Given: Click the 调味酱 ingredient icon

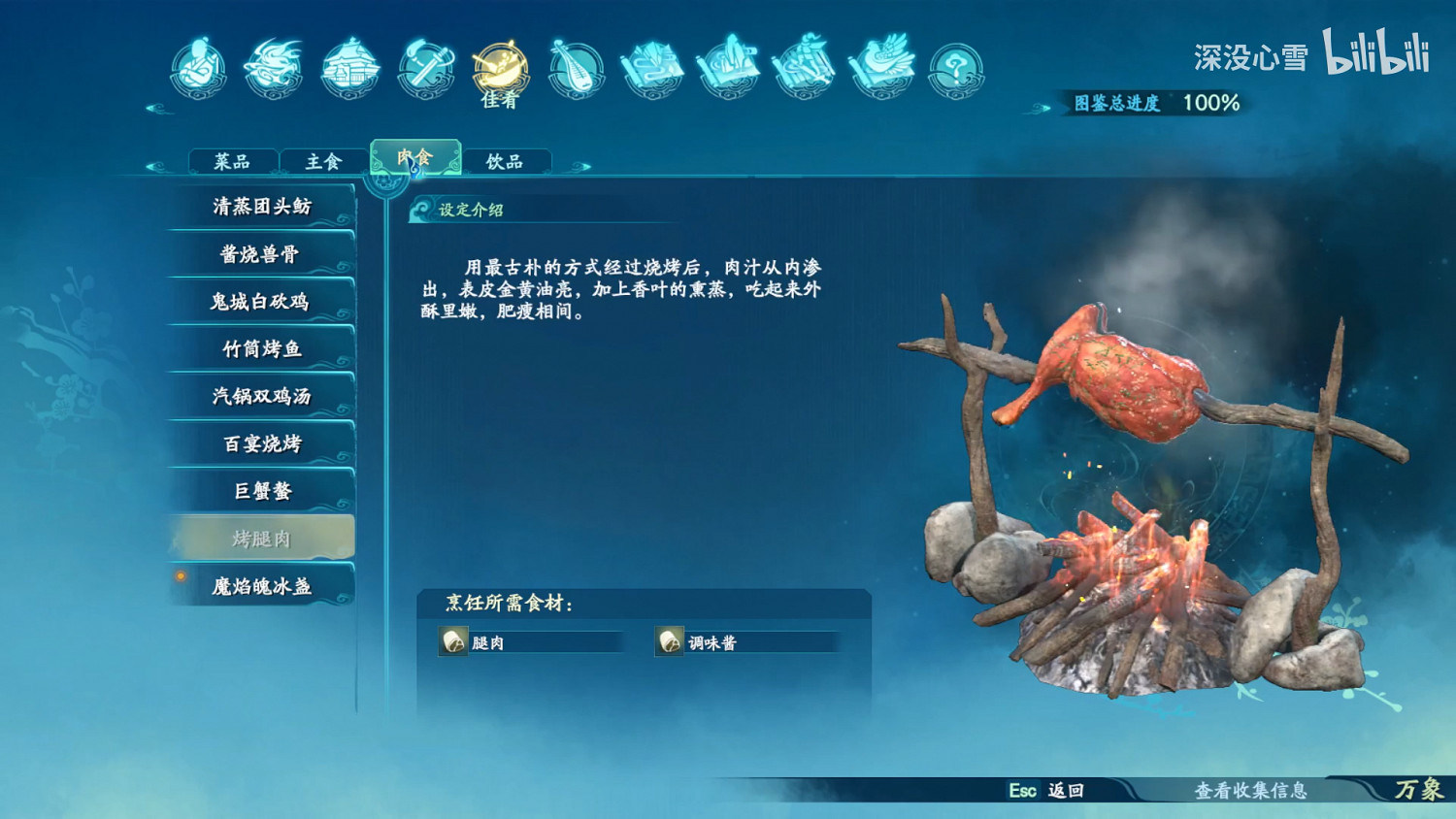Looking at the screenshot, I should (669, 641).
